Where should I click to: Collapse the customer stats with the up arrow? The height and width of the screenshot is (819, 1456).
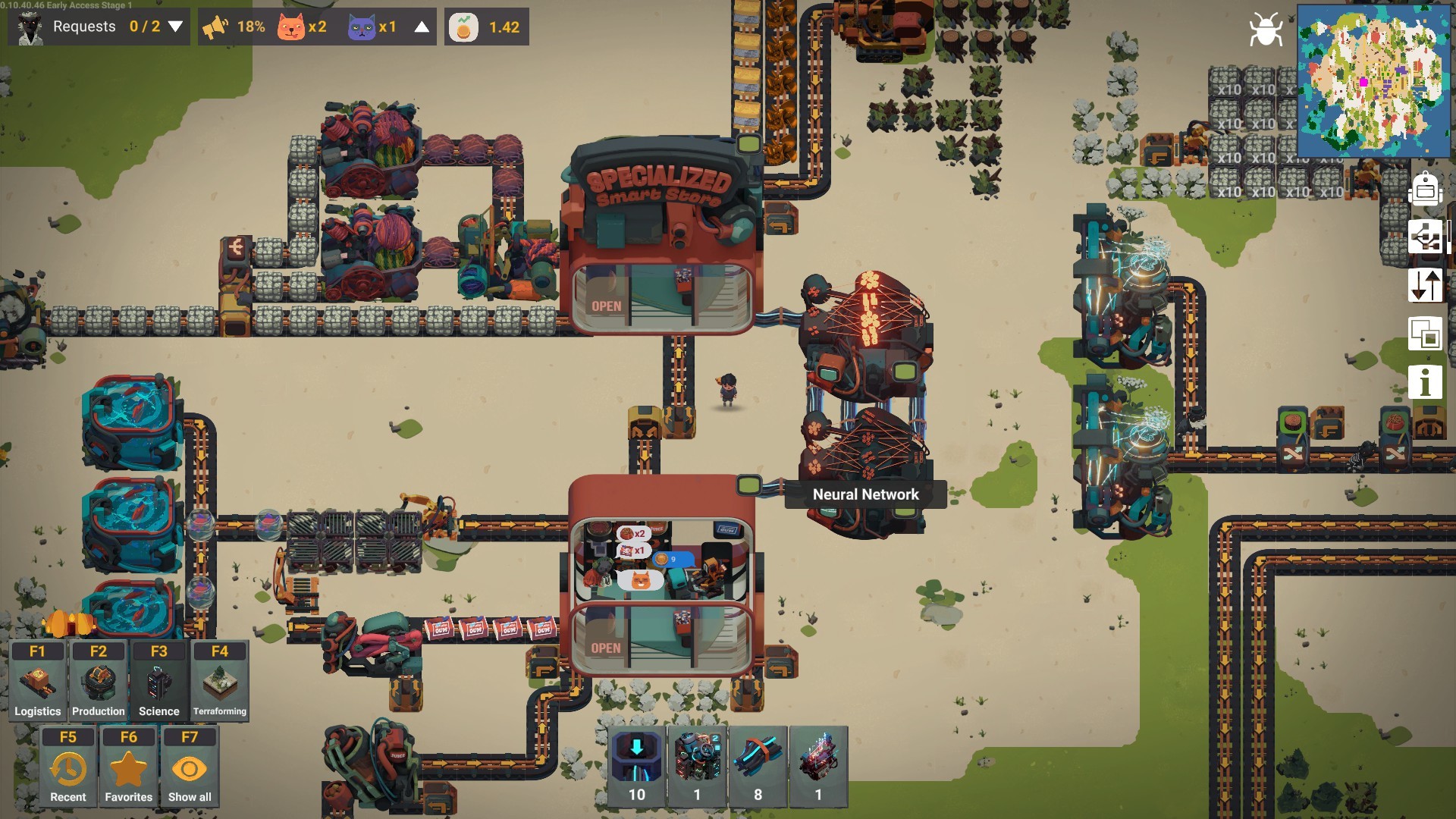point(422,27)
